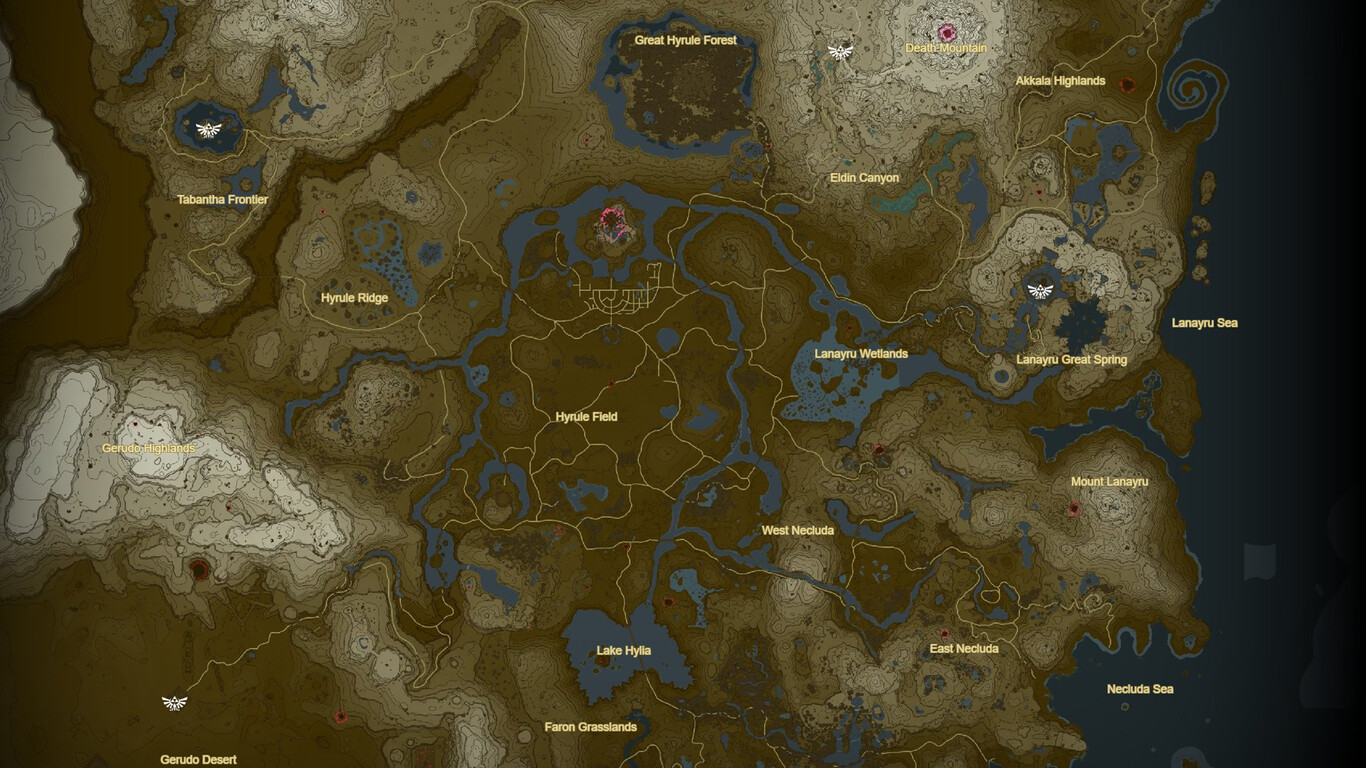The height and width of the screenshot is (768, 1366).
Task: Select the Faron Grasslands text
Action: click(591, 727)
